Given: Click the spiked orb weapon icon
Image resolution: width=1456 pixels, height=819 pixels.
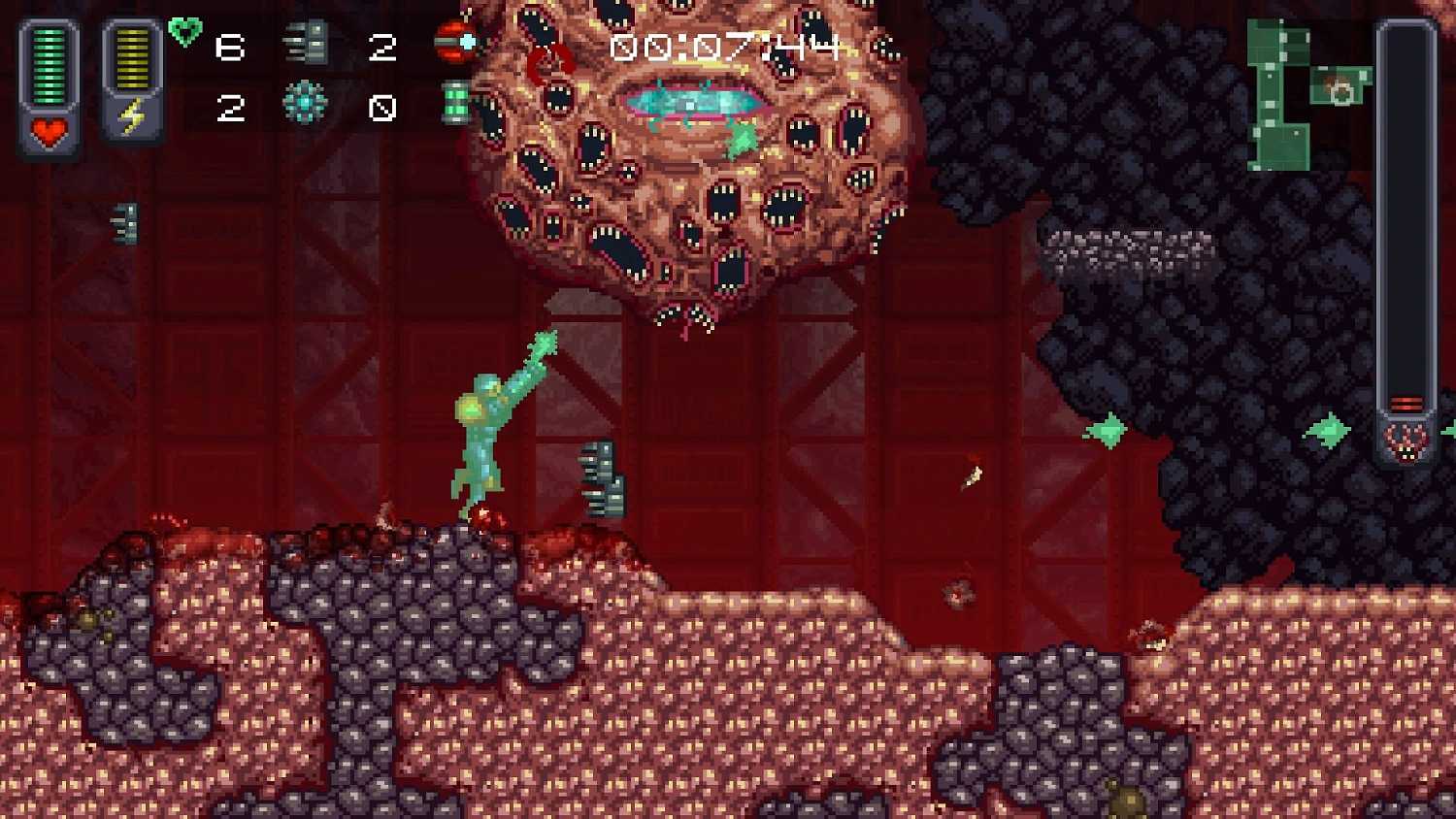Looking at the screenshot, I should pos(307,100).
